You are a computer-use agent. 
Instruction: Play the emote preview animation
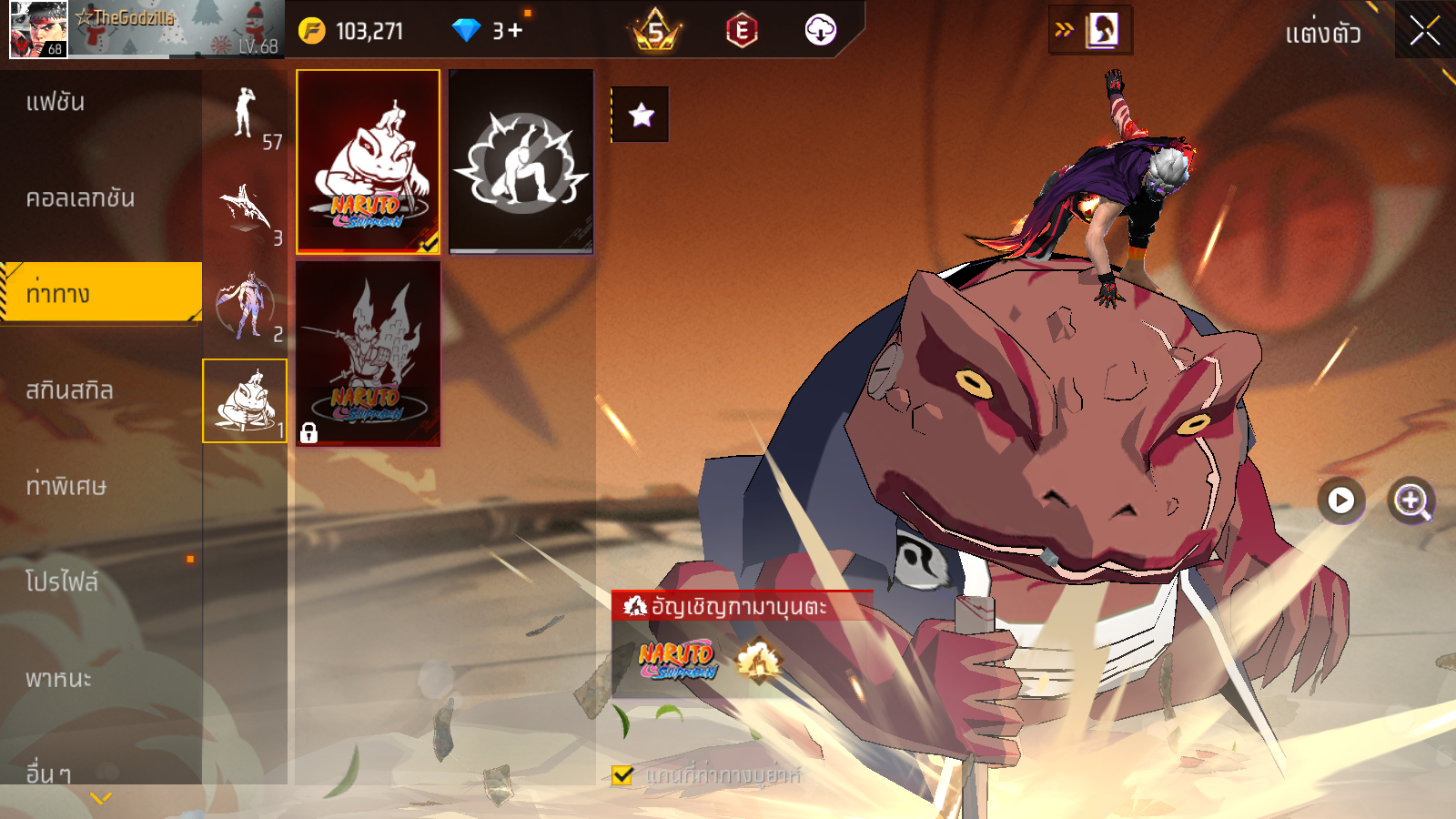click(x=1340, y=500)
